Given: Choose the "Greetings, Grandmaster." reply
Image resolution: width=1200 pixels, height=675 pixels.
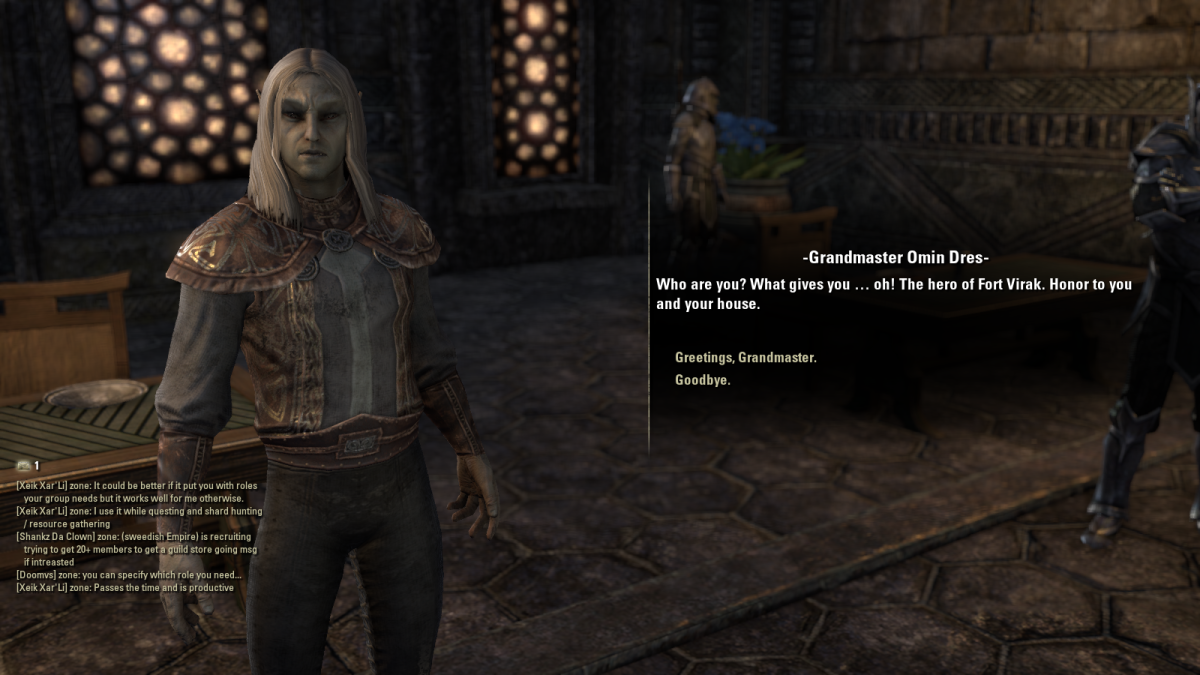Looking at the screenshot, I should 745,357.
